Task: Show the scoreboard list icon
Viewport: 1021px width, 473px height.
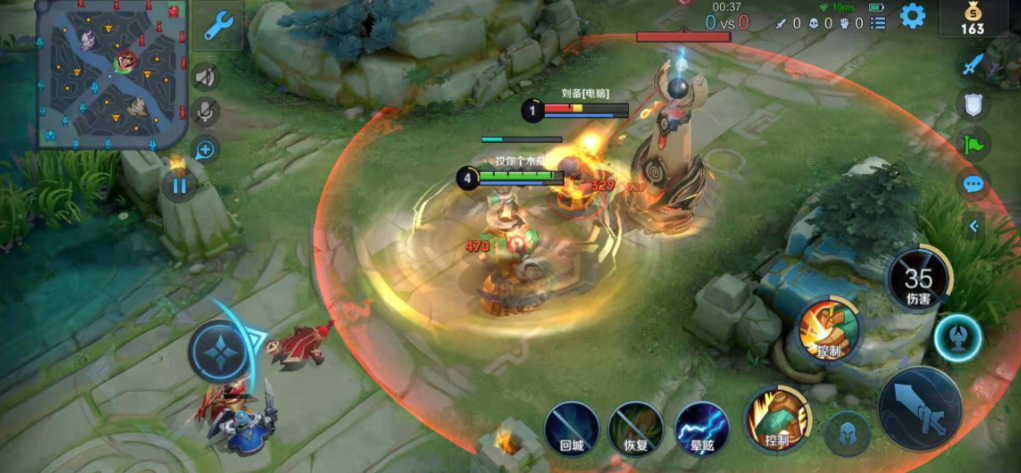Action: tap(877, 23)
